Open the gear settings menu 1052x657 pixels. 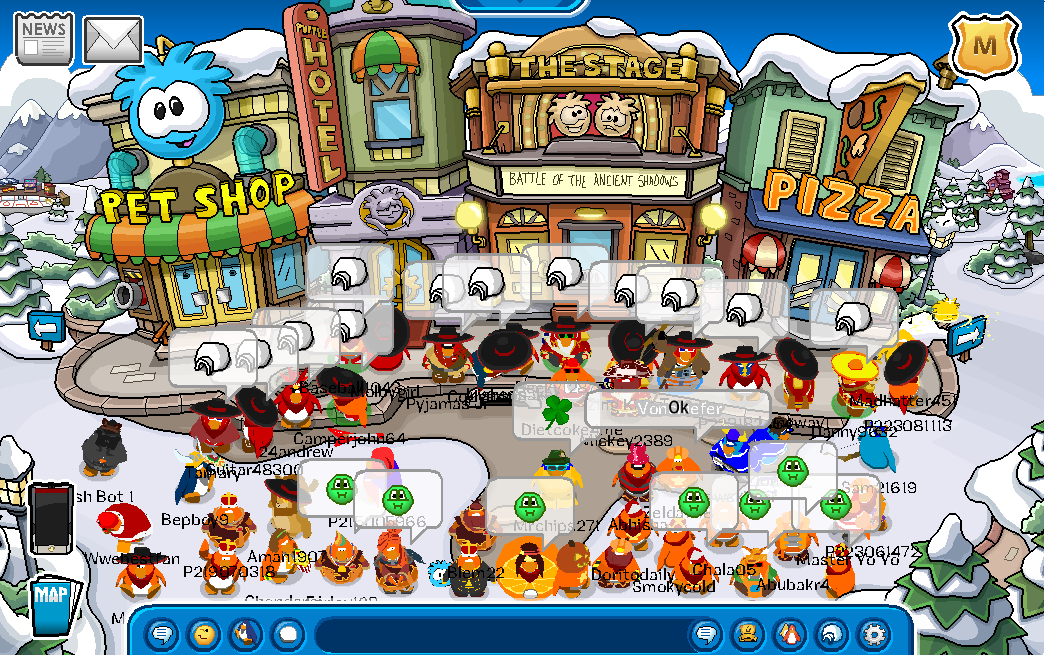click(874, 634)
